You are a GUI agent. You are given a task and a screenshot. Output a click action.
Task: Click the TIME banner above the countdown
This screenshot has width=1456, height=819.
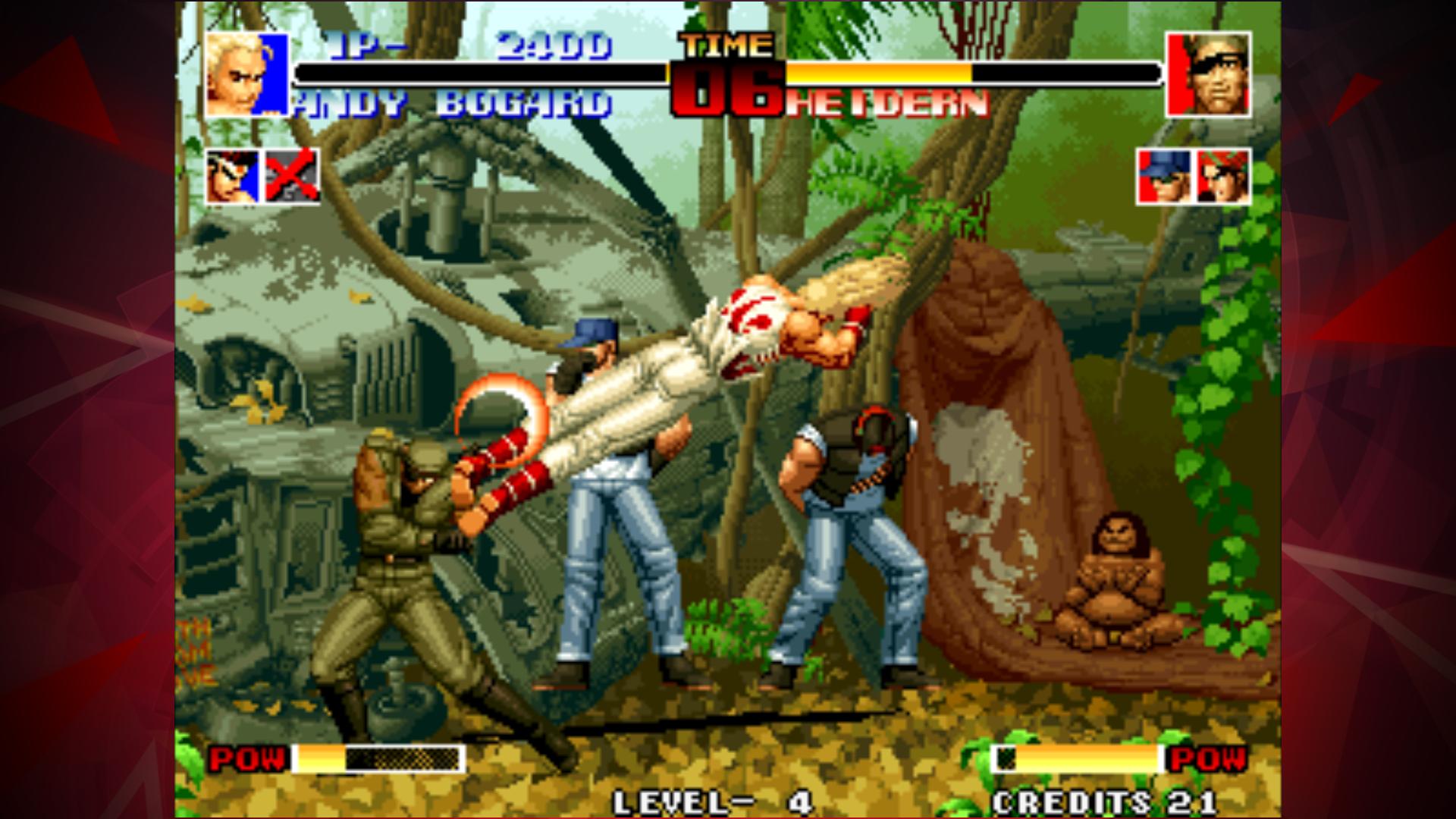(726, 47)
